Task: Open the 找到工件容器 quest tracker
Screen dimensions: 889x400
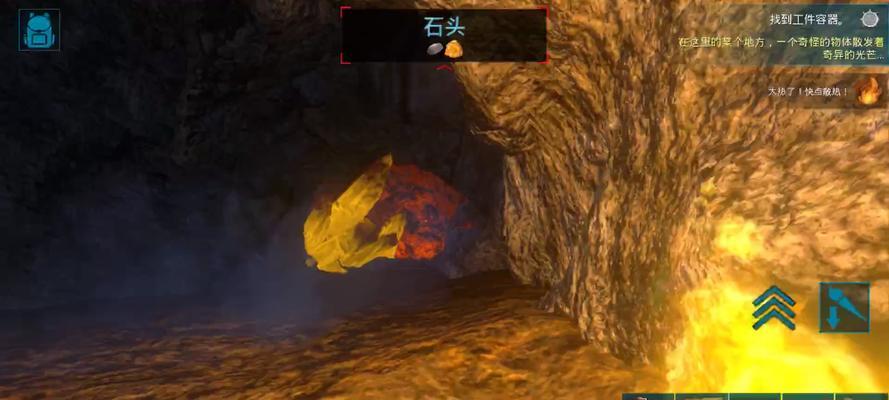Action: [808, 19]
